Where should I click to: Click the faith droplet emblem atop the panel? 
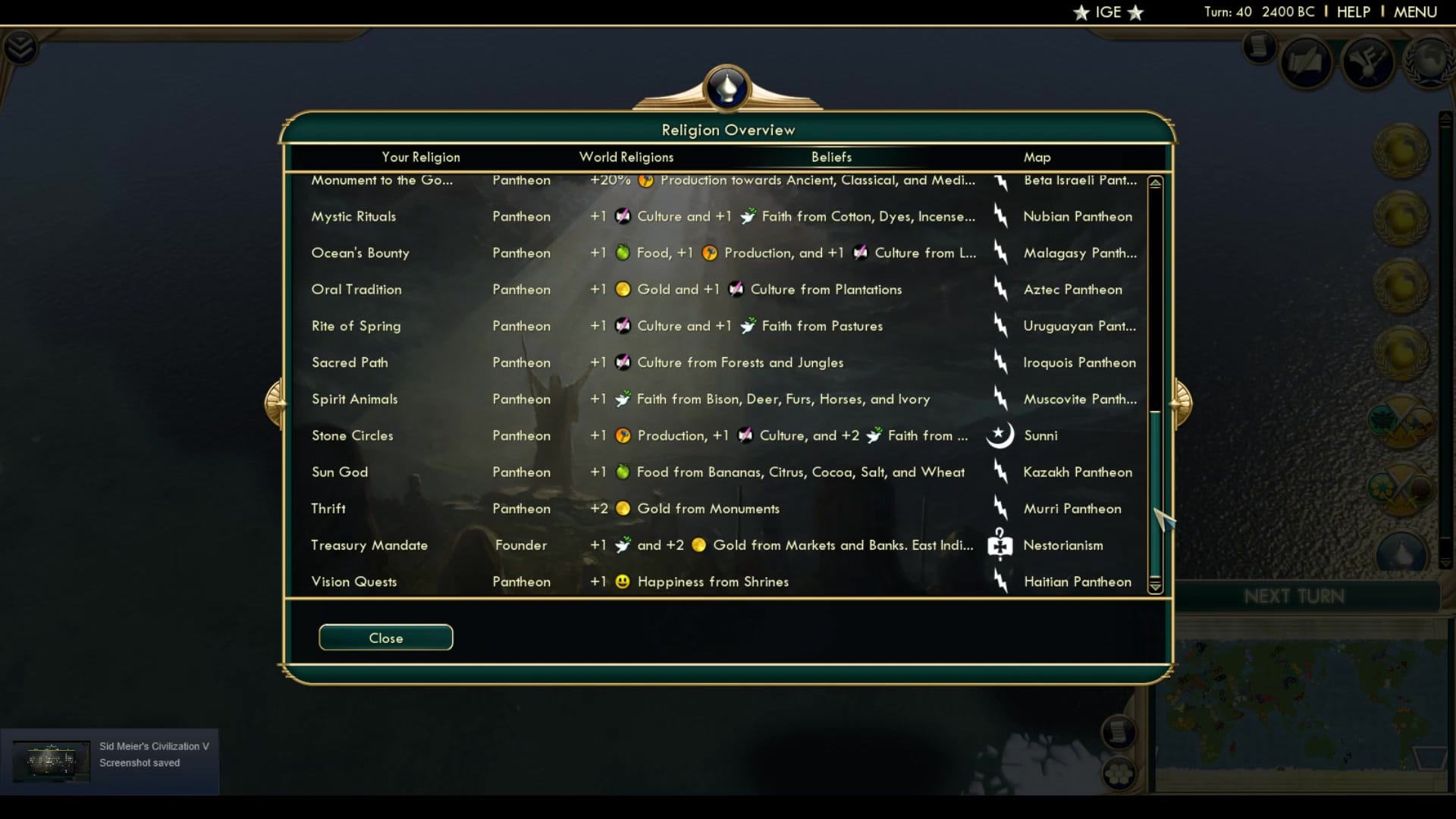coord(726,87)
